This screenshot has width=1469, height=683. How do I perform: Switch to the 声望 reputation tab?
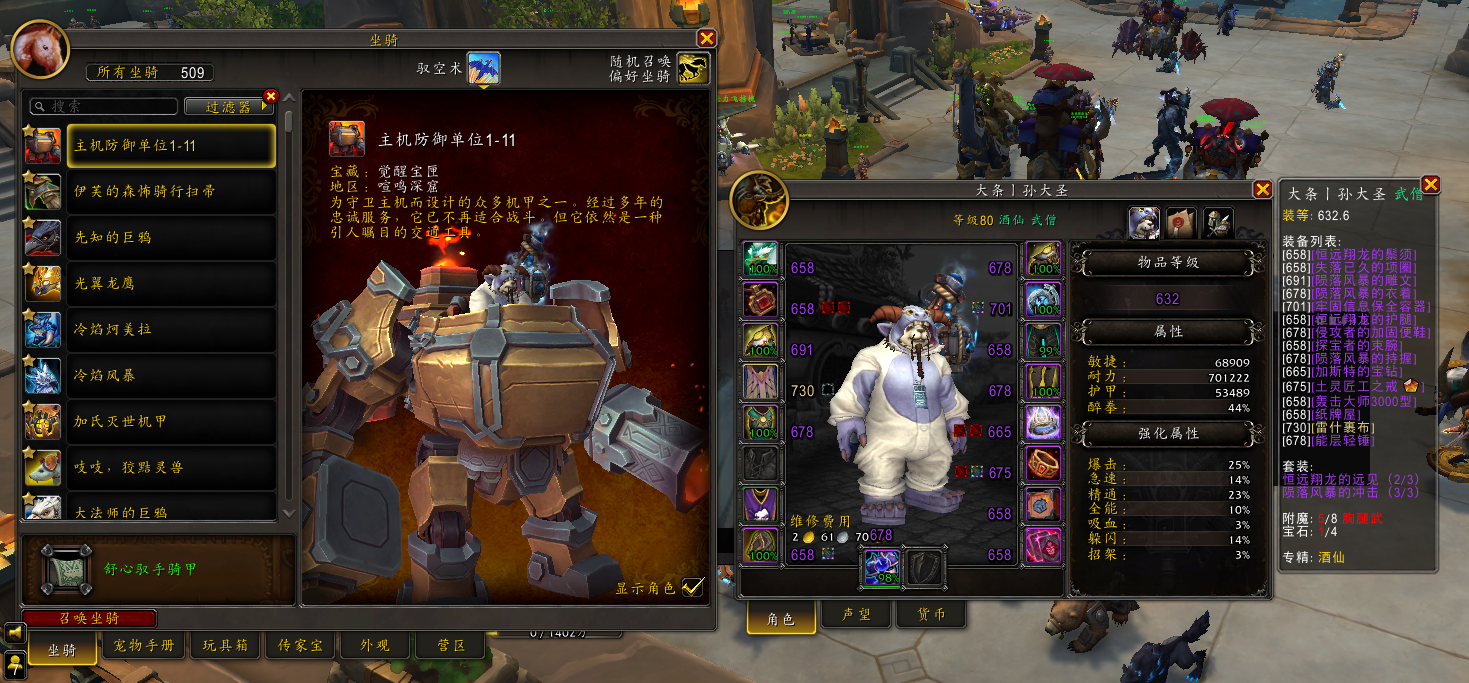[858, 615]
